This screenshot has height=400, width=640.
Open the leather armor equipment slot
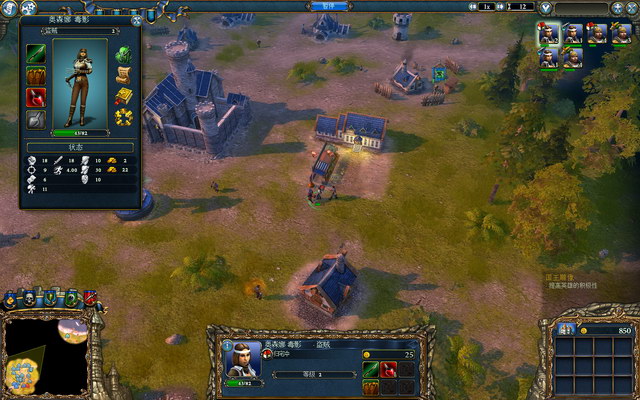click(36, 75)
